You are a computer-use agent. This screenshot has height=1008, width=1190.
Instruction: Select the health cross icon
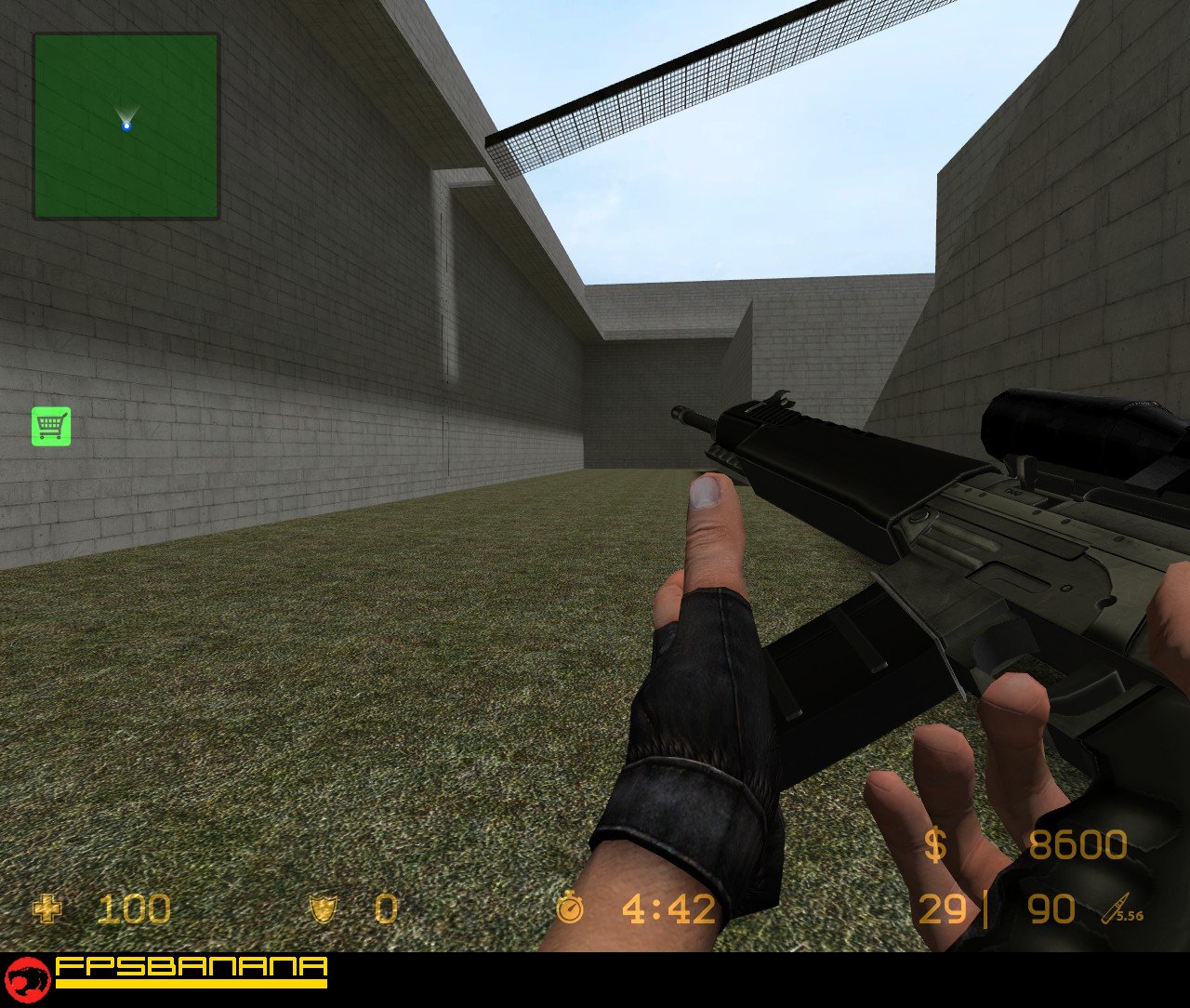coord(47,909)
